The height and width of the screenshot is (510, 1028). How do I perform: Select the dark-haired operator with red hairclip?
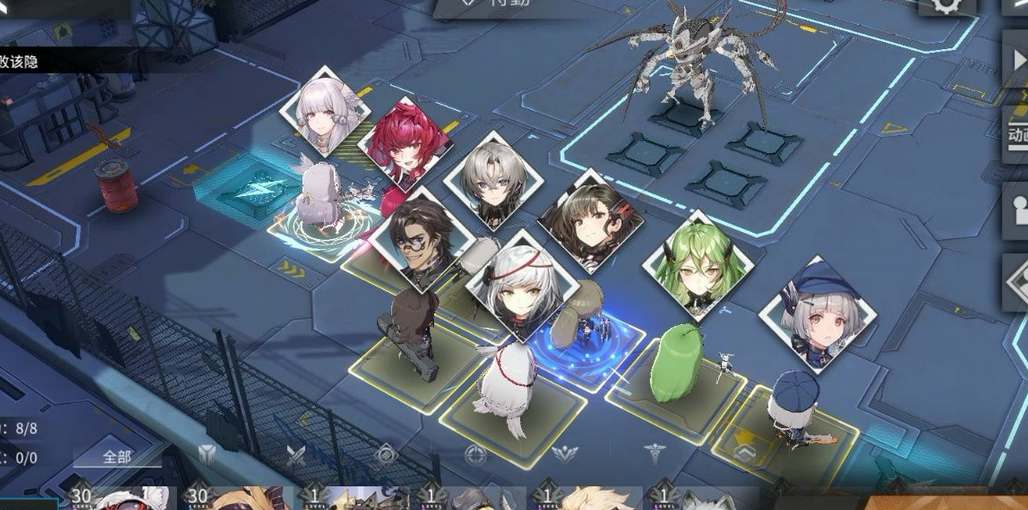(590, 220)
